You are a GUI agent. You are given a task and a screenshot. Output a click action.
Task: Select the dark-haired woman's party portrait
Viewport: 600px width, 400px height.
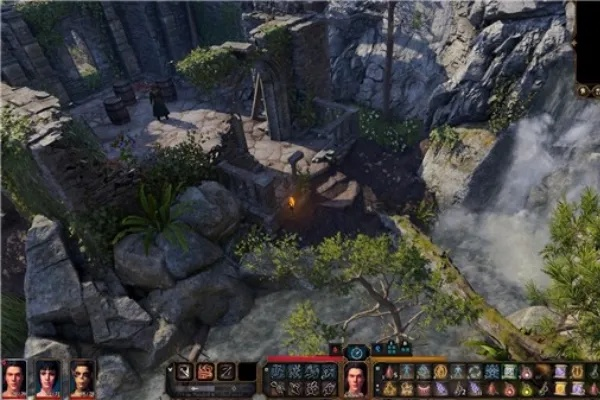pos(48,378)
